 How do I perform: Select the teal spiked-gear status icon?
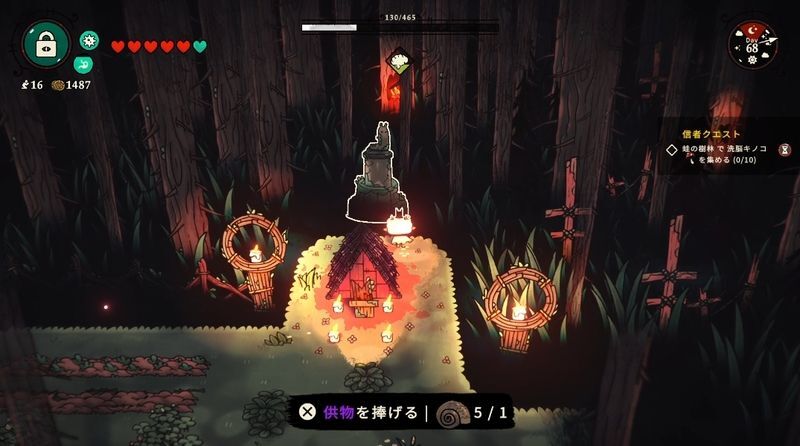(x=89, y=40)
